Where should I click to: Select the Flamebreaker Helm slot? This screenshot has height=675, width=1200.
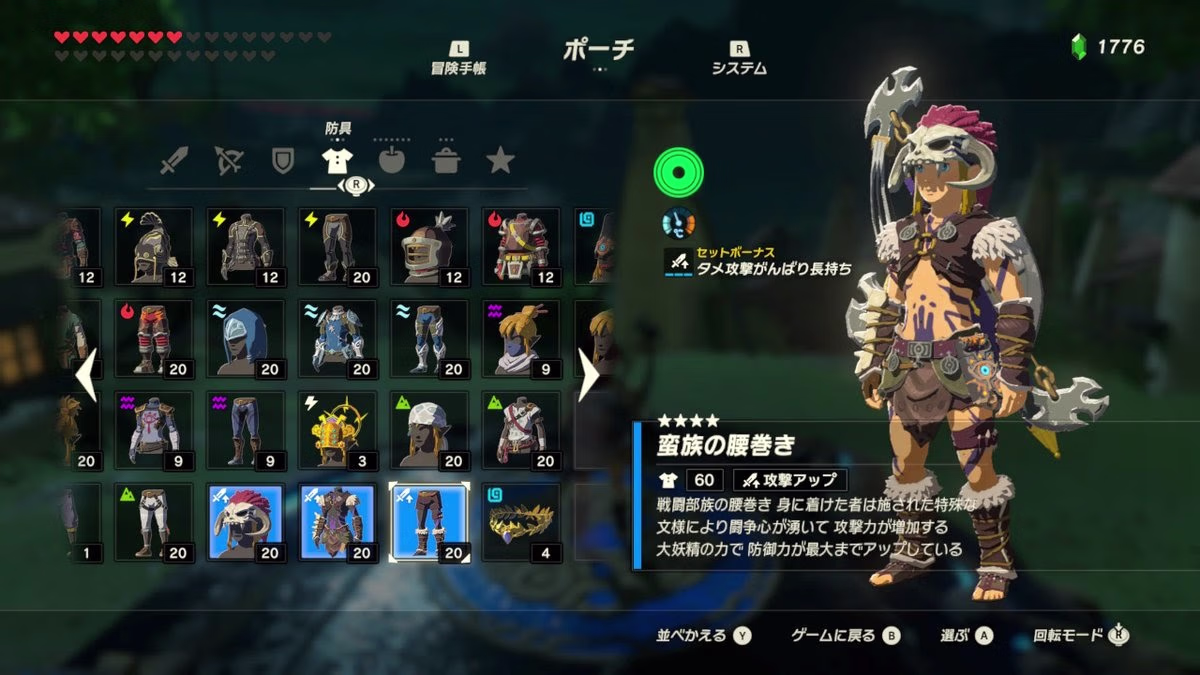tap(429, 246)
